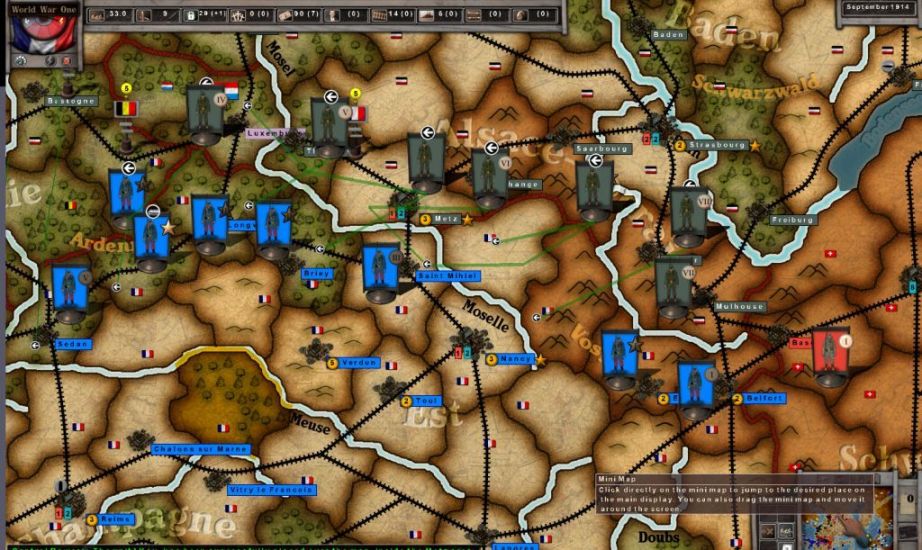Select the red army unit numbered I
This screenshot has width=922, height=550.
click(x=830, y=357)
